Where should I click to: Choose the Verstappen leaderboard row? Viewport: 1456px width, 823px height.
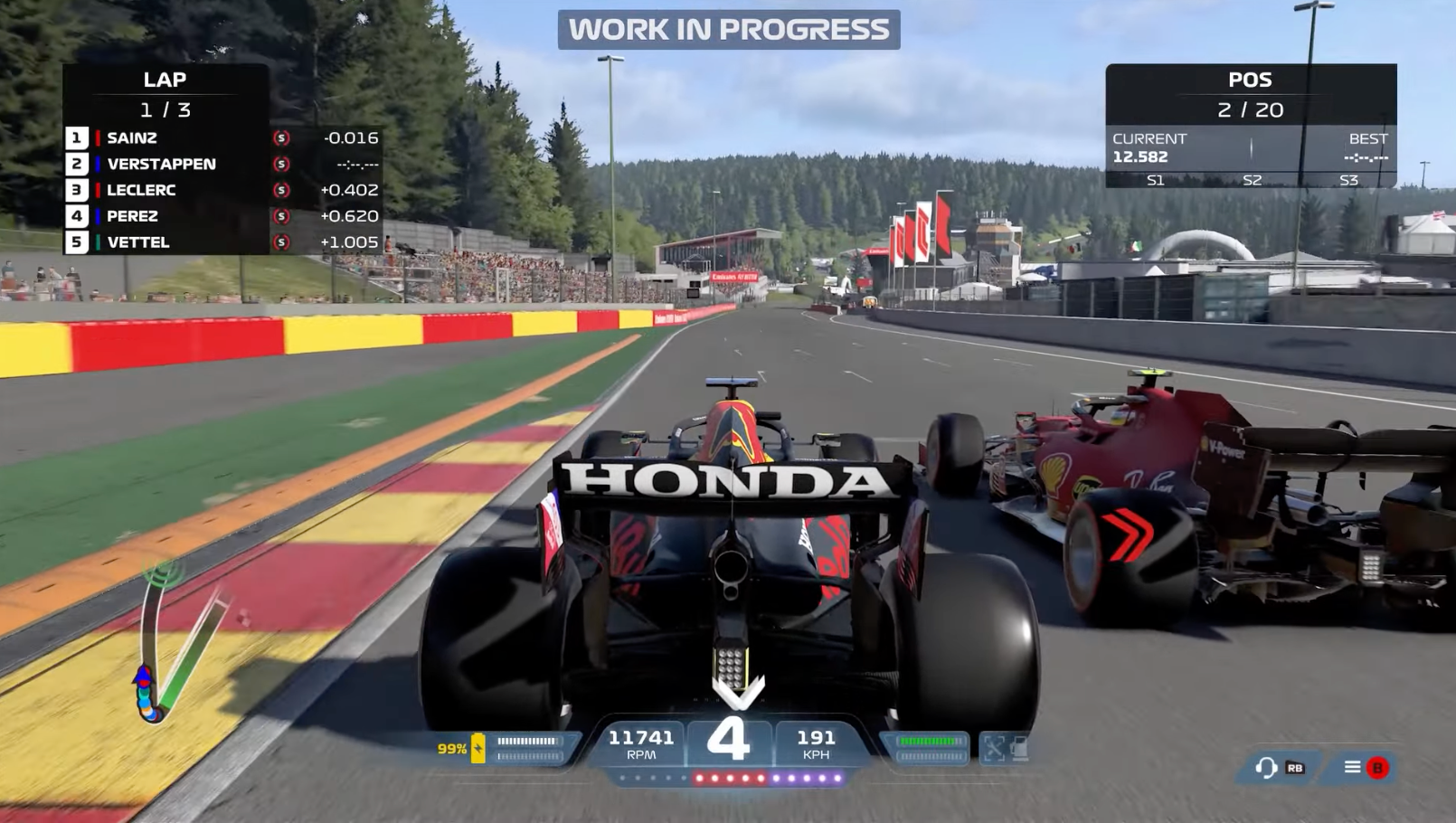point(161,165)
